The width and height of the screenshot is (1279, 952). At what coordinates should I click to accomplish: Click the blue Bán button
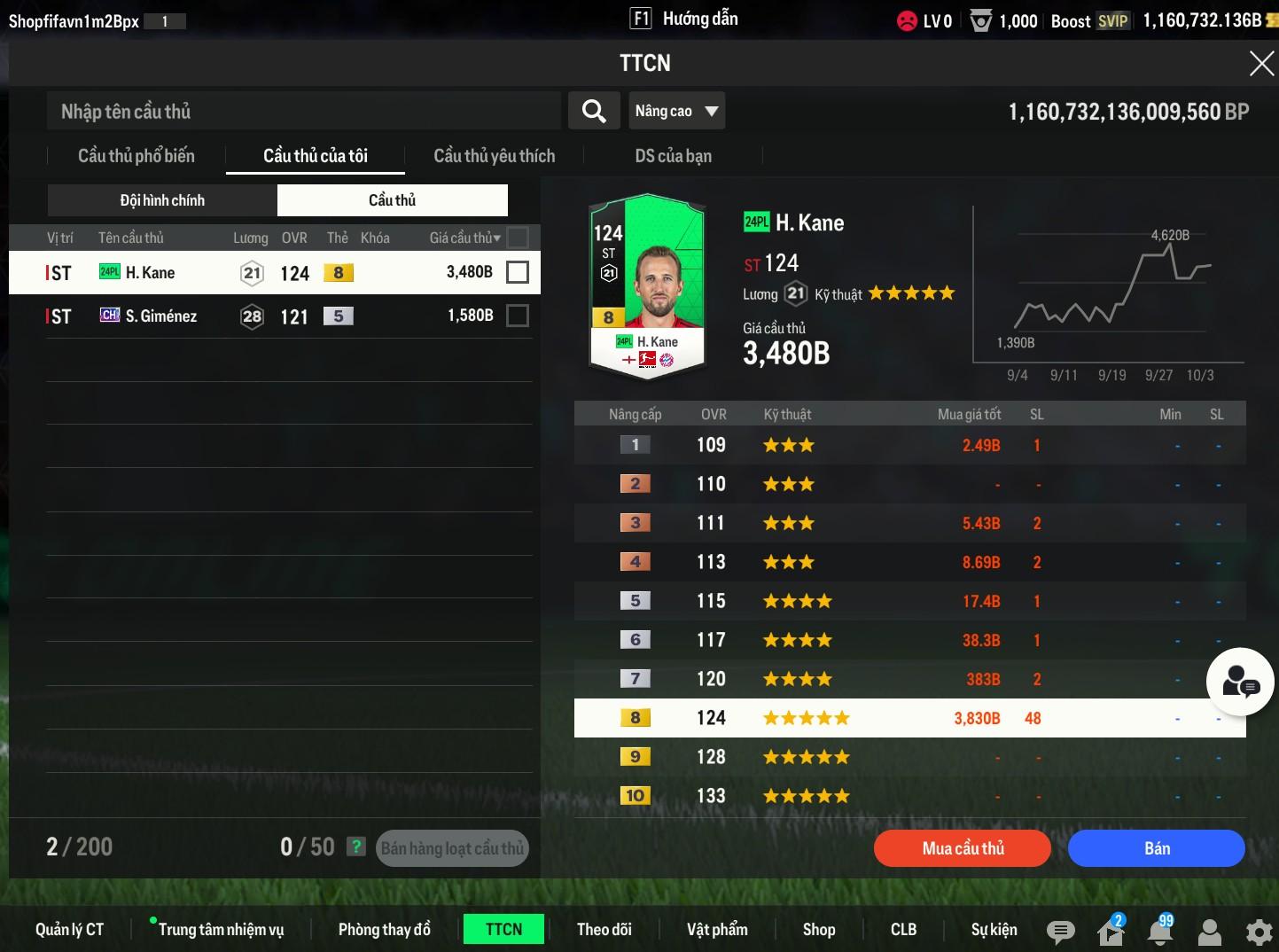1156,848
